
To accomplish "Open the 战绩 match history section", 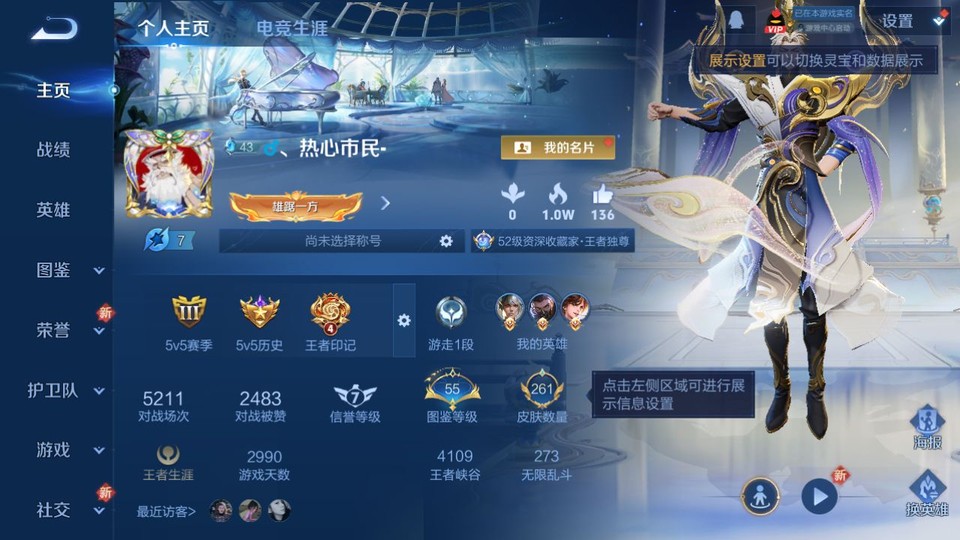I will click(54, 150).
